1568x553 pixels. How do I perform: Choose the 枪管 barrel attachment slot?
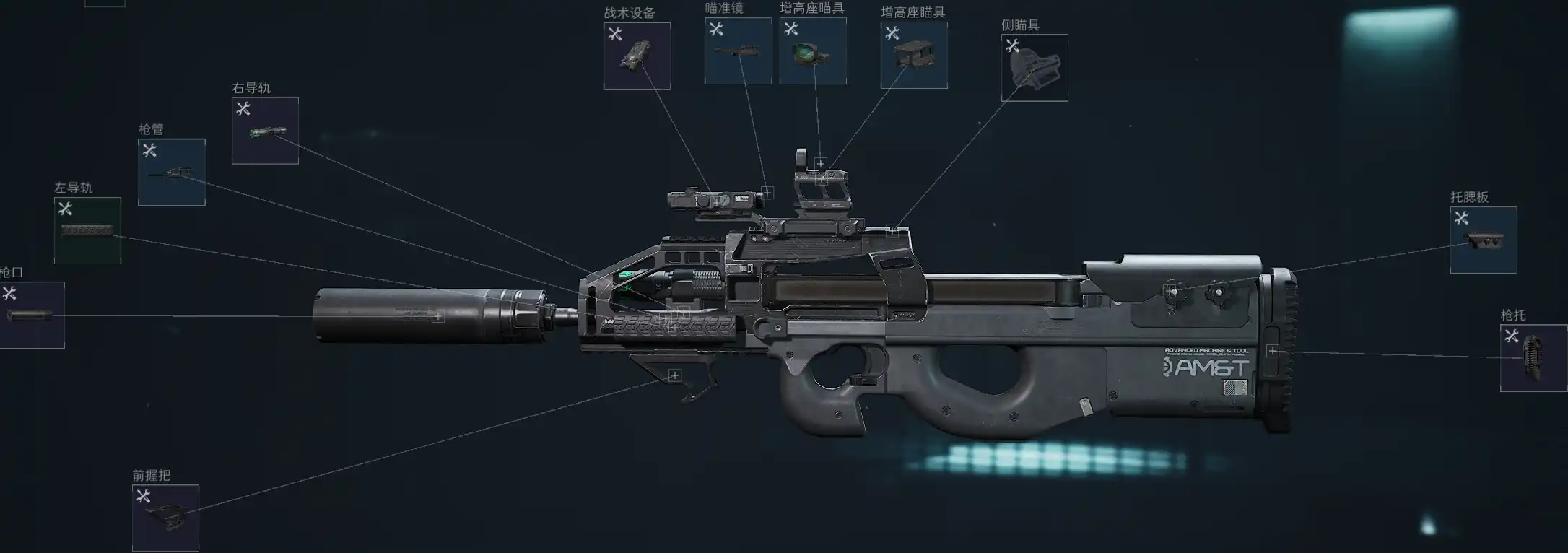click(x=172, y=173)
